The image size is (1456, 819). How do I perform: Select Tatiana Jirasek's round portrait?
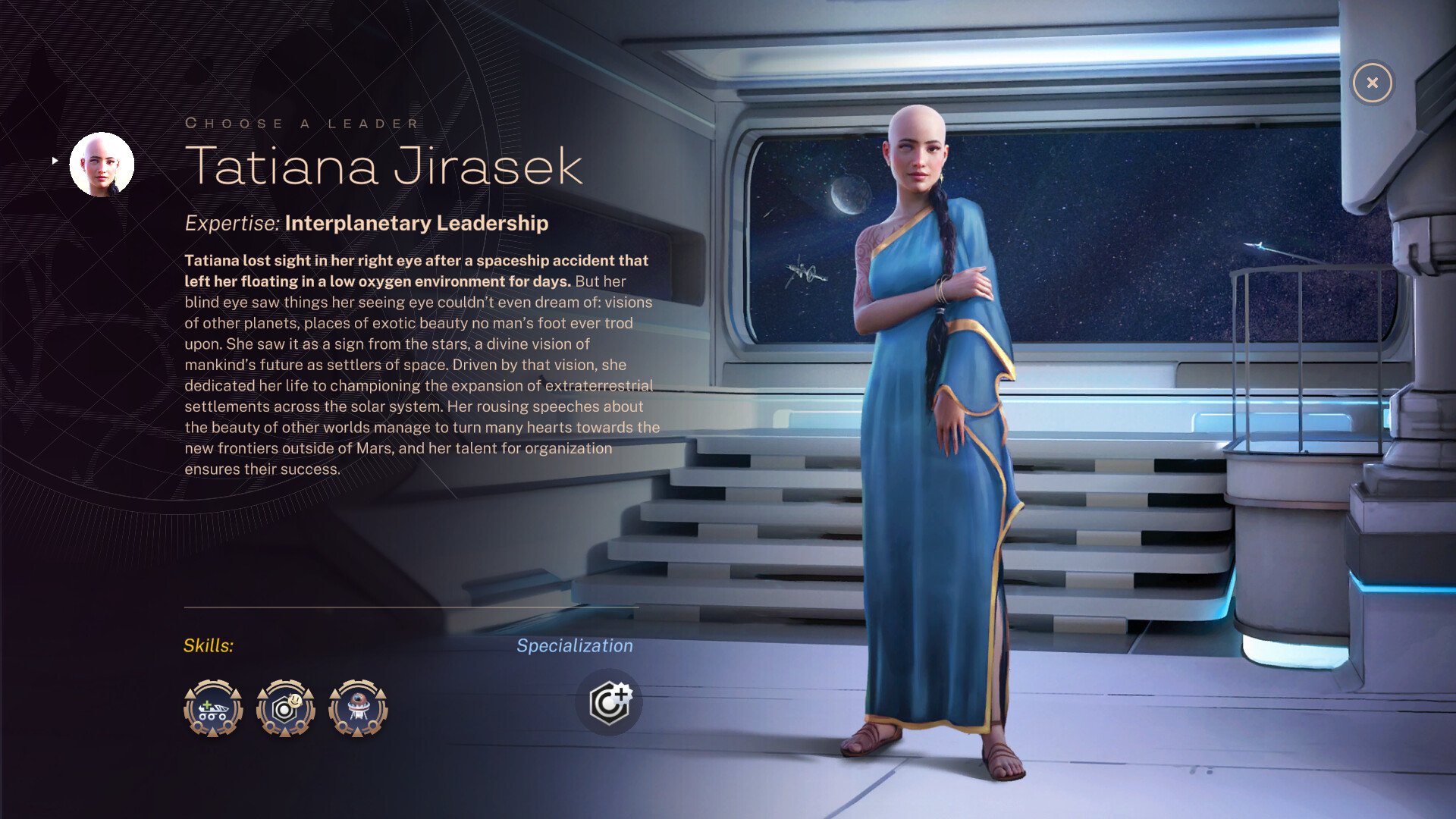tap(102, 164)
